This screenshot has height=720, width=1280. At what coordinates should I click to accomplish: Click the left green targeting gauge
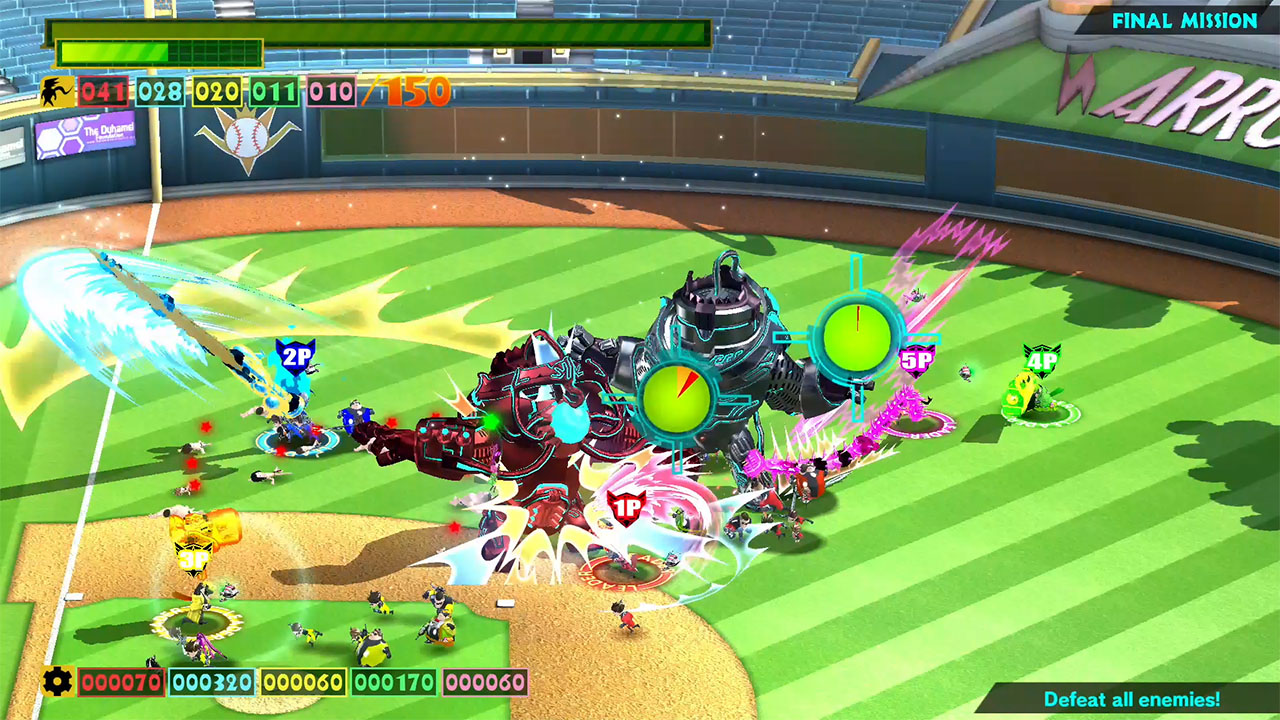(x=680, y=400)
